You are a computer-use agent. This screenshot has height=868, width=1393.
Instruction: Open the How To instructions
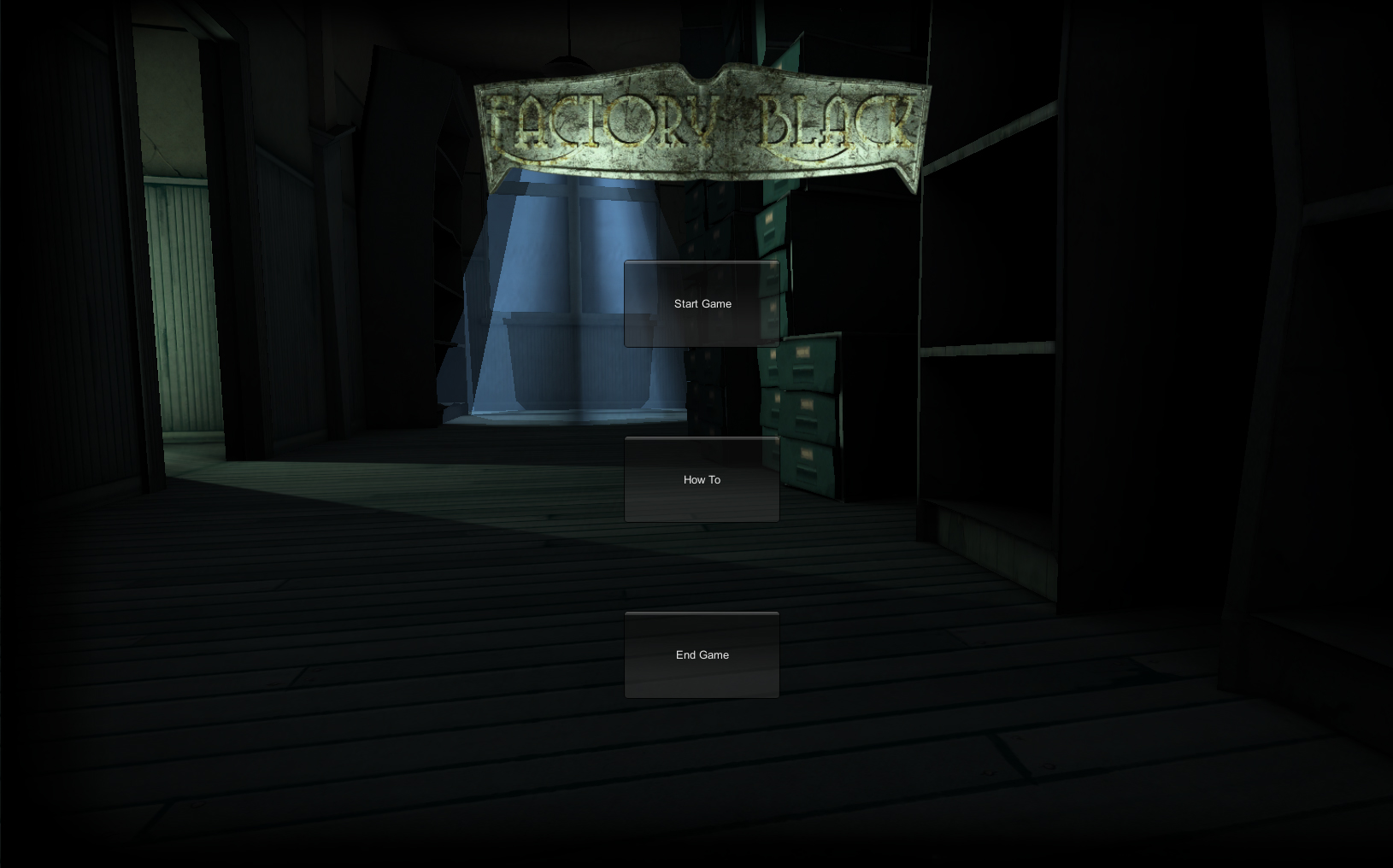702,480
